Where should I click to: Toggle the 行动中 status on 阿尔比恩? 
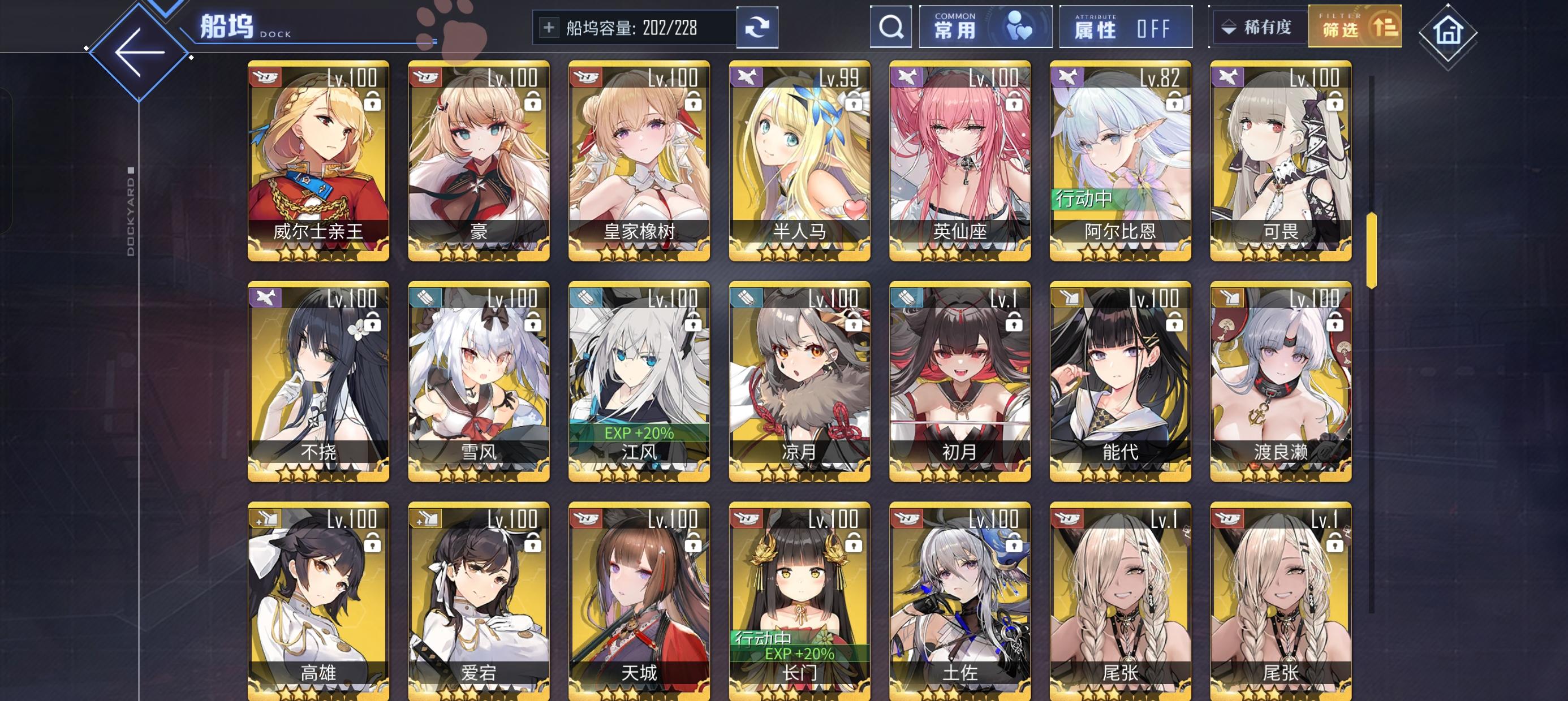(1083, 197)
